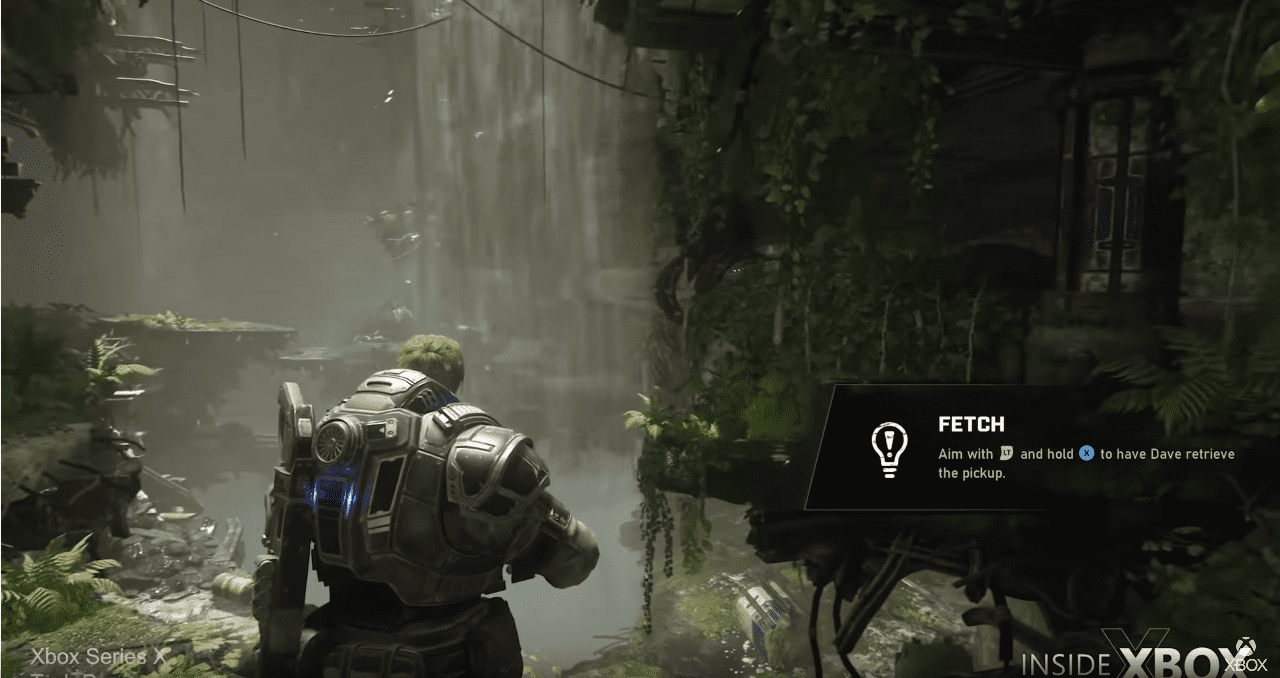Click the Fetch tutorial hint lightbulb icon
1280x678 pixels.
point(888,449)
